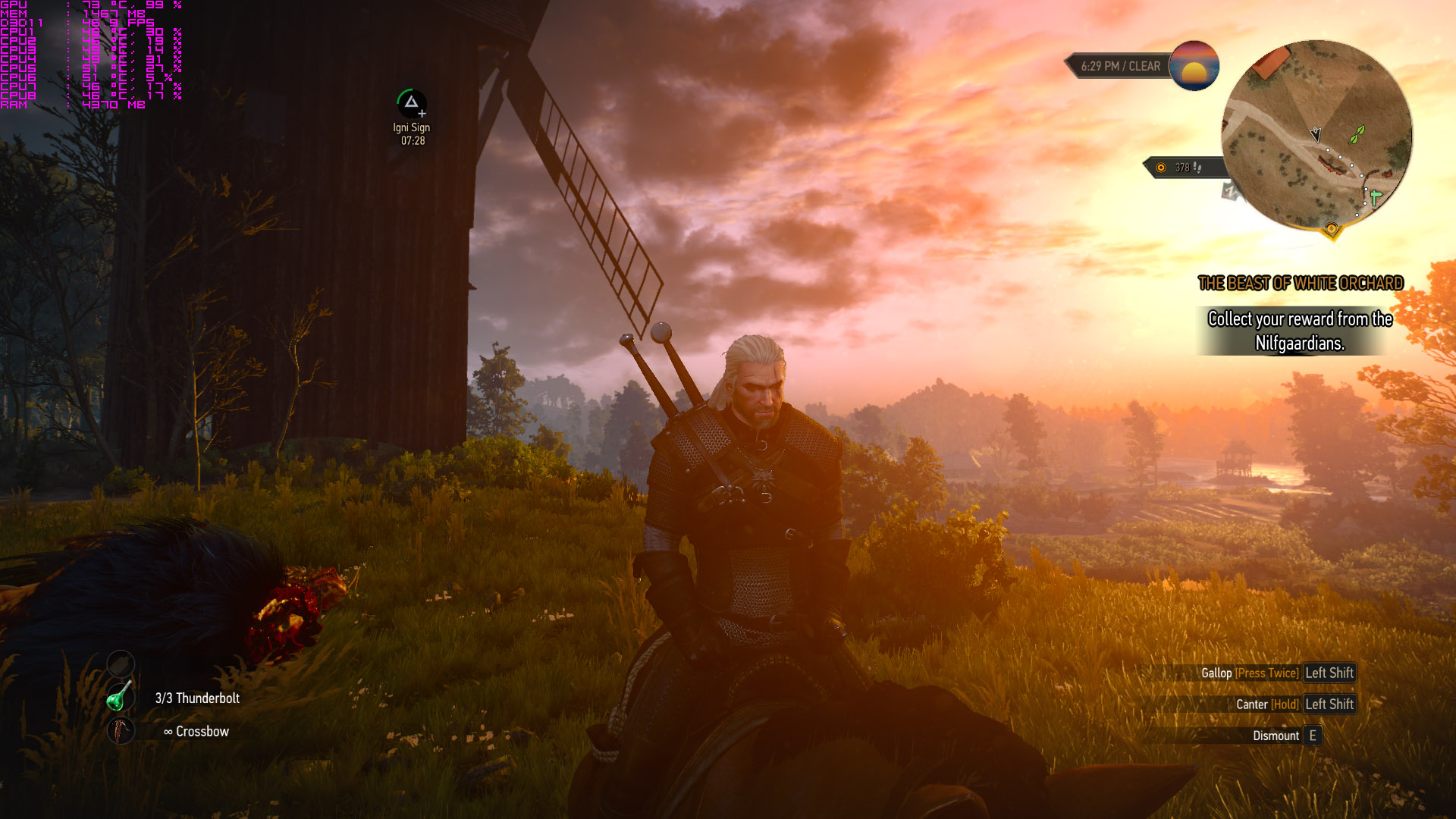Click the green herb marker on minimap
The image size is (1456, 819).
[x=1357, y=135]
